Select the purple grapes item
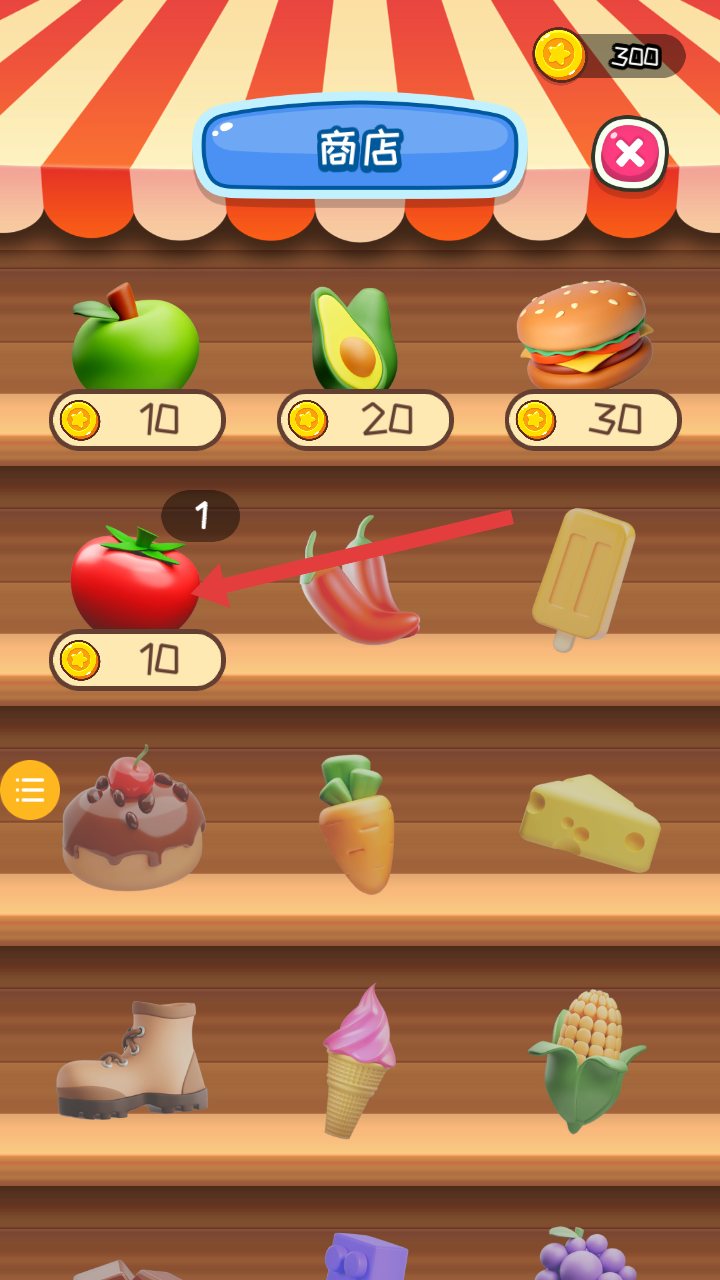 click(x=586, y=1256)
